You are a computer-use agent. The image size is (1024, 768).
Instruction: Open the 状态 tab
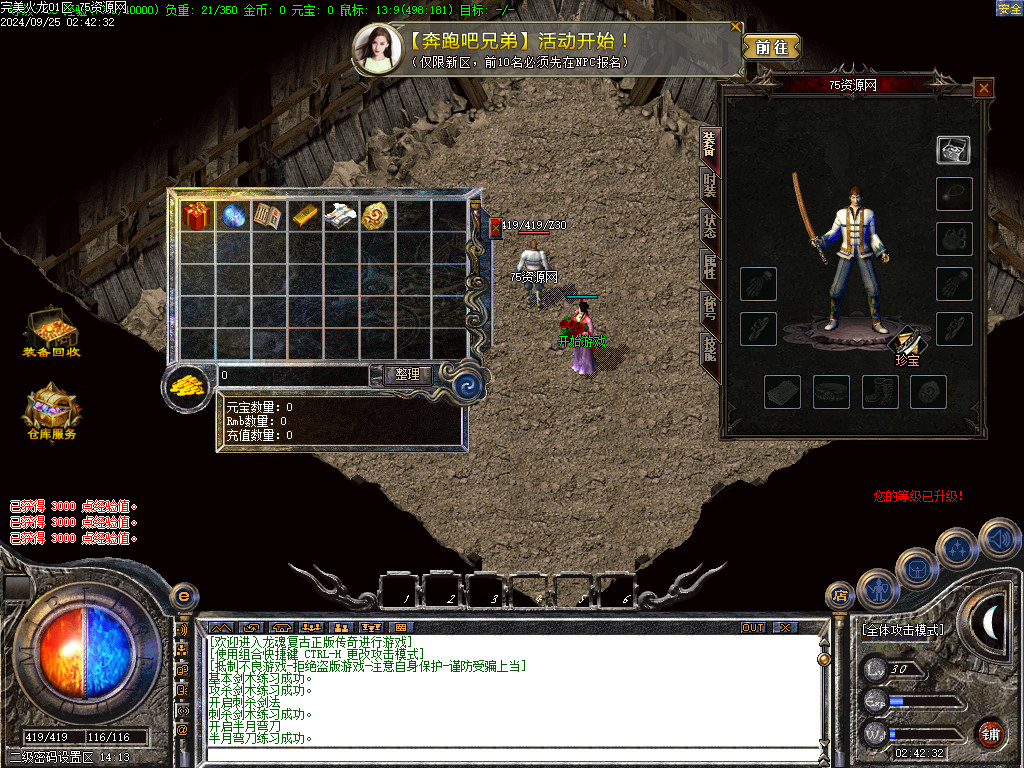709,226
